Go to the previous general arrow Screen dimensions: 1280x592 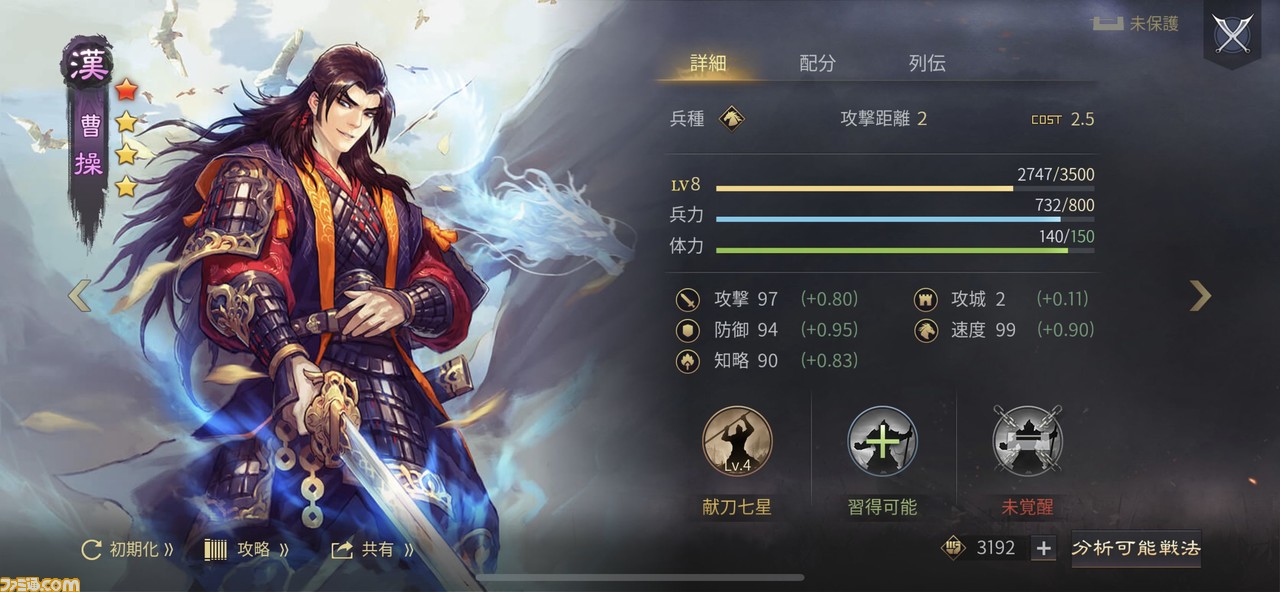(78, 295)
